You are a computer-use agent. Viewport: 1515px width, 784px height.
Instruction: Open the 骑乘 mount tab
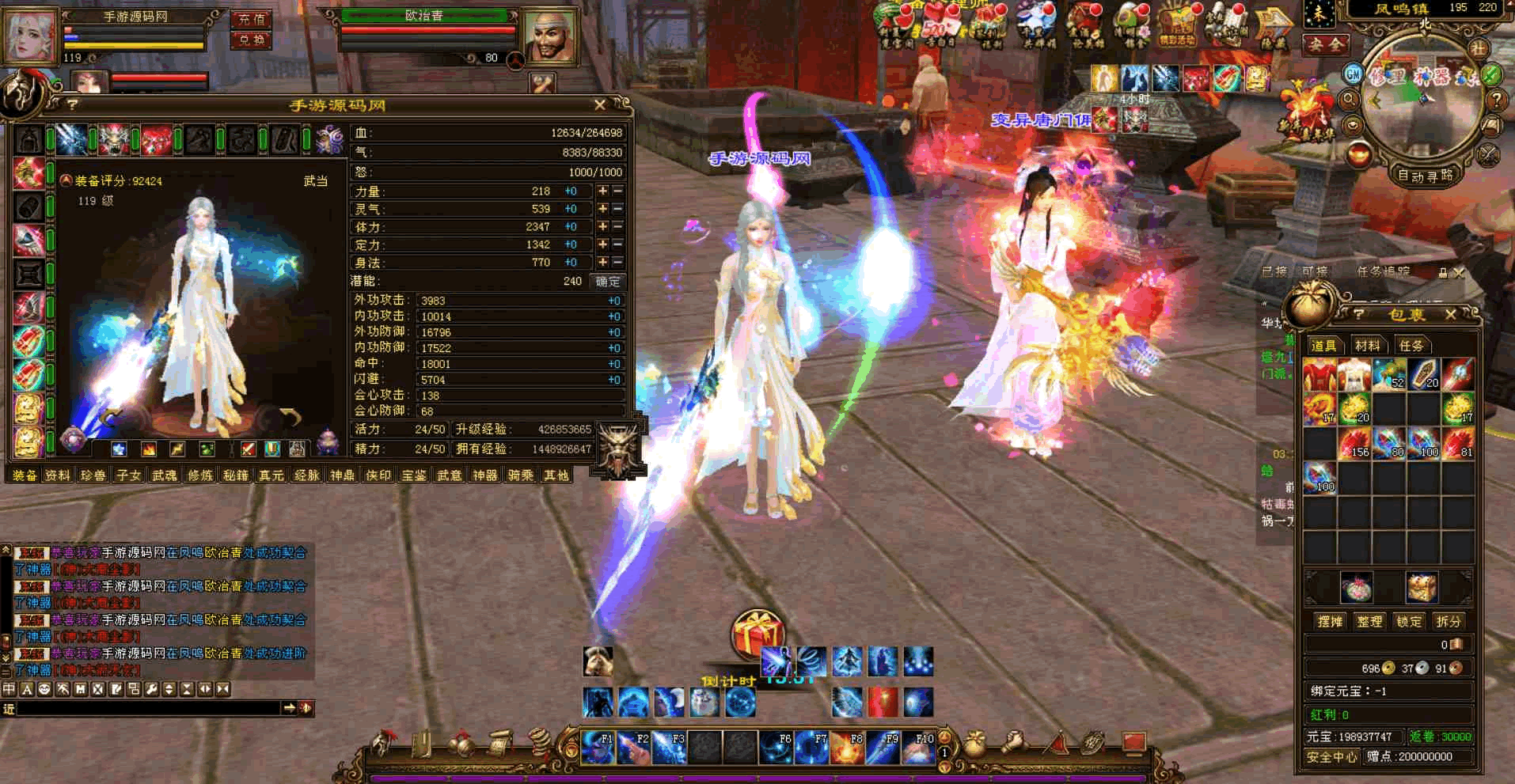[x=520, y=475]
